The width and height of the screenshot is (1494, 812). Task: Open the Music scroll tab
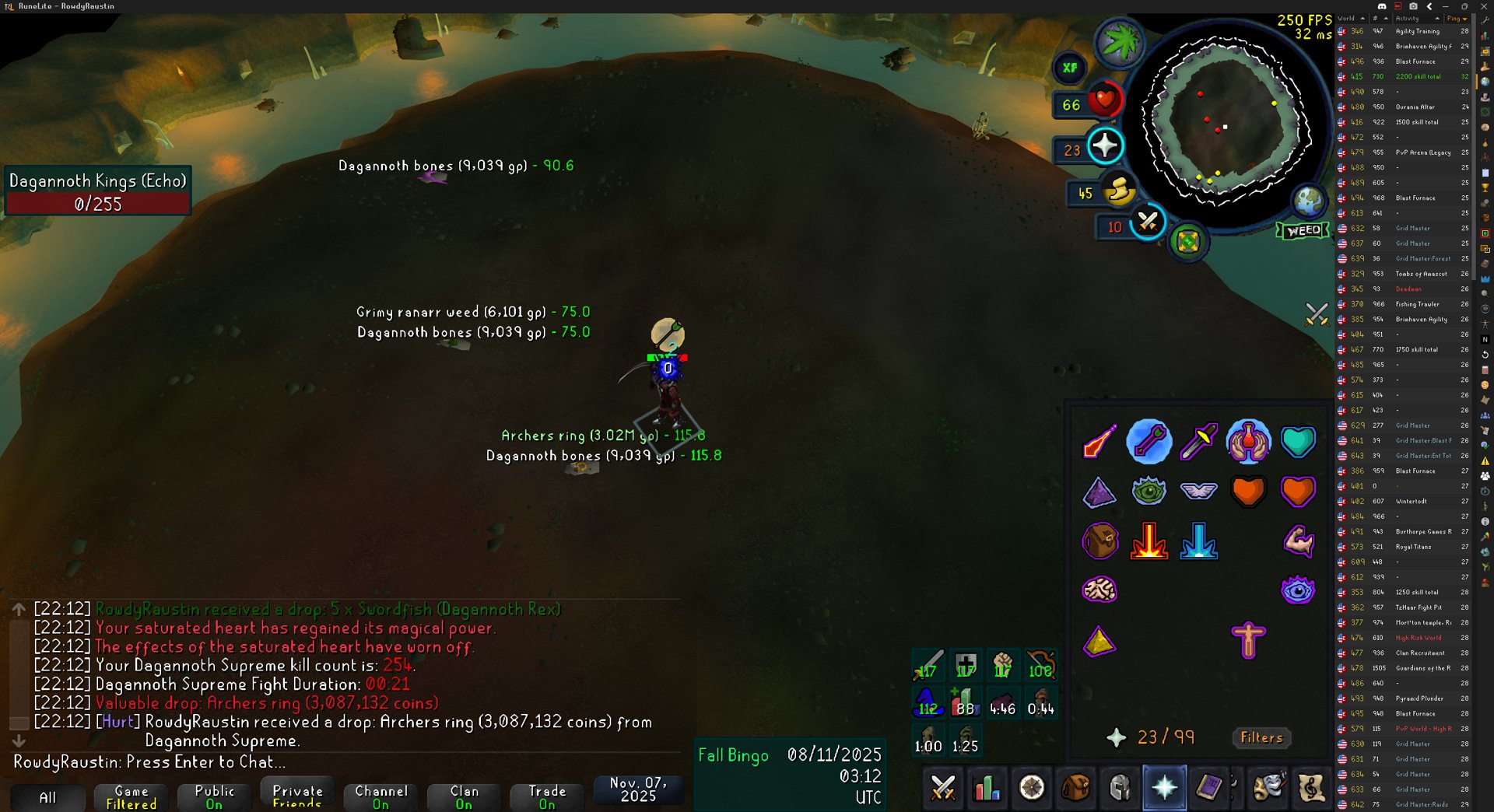(x=1311, y=789)
